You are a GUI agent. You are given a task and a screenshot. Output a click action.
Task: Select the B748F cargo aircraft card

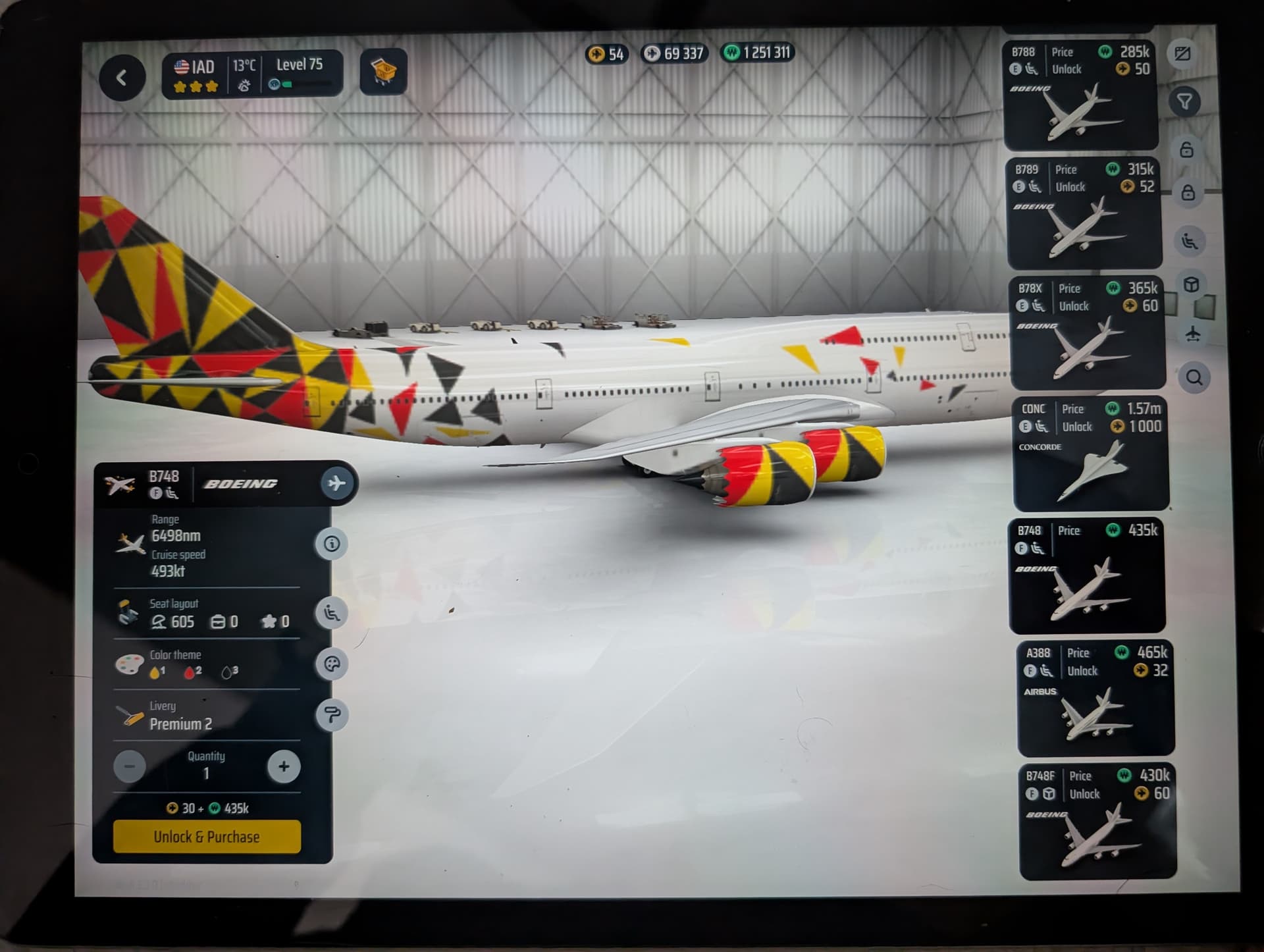1097,821
